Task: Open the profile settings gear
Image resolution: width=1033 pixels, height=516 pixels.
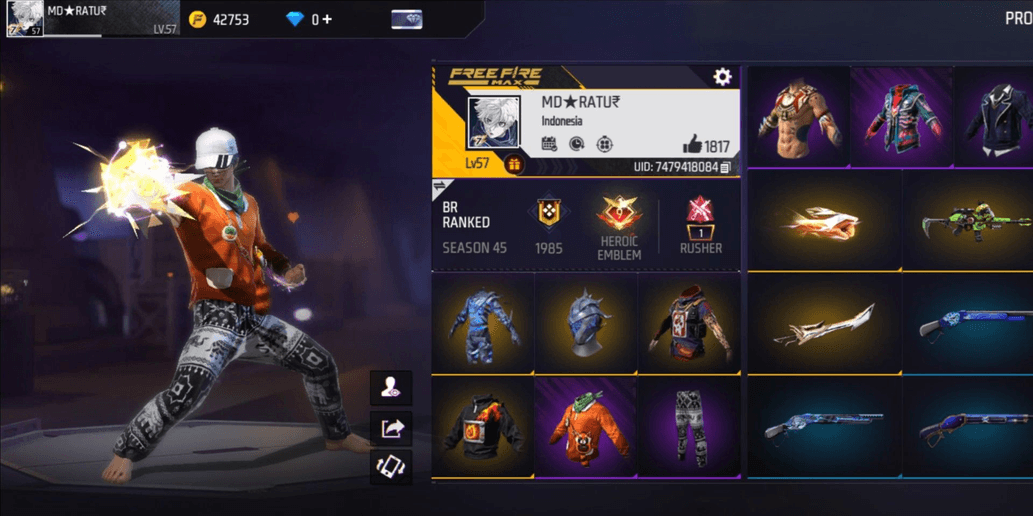Action: point(722,77)
